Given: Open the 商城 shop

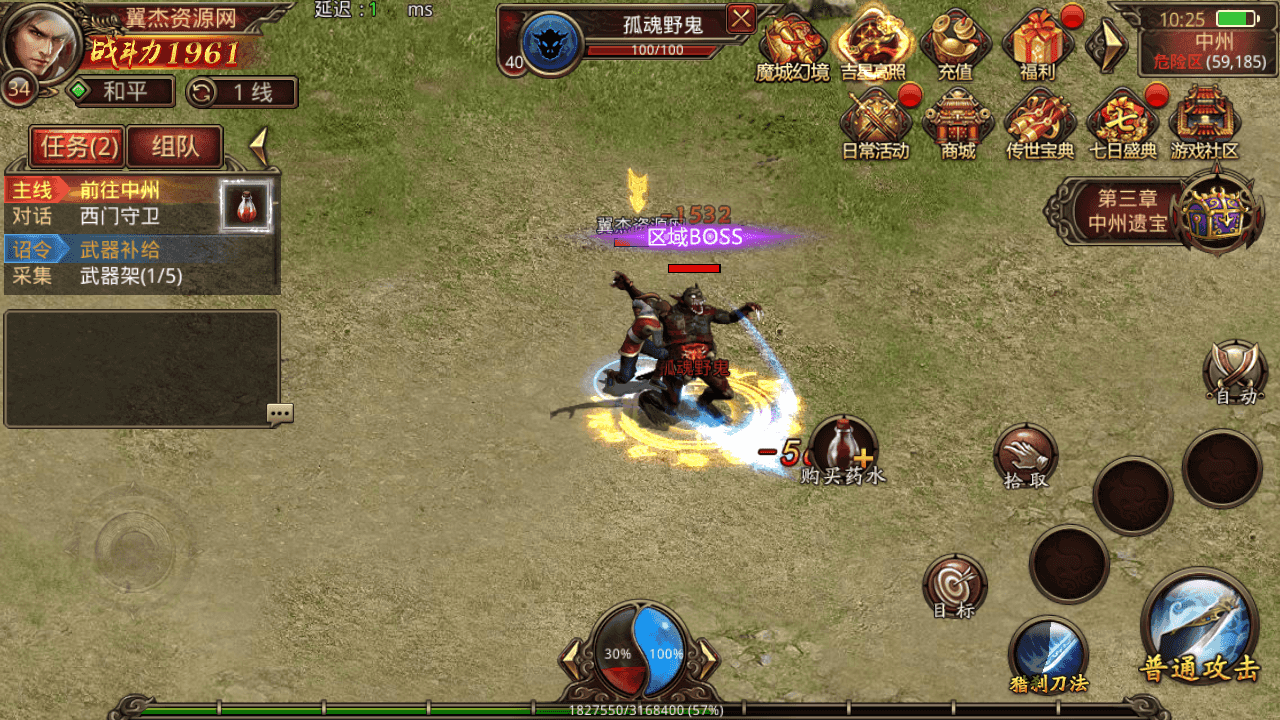Looking at the screenshot, I should (x=958, y=123).
